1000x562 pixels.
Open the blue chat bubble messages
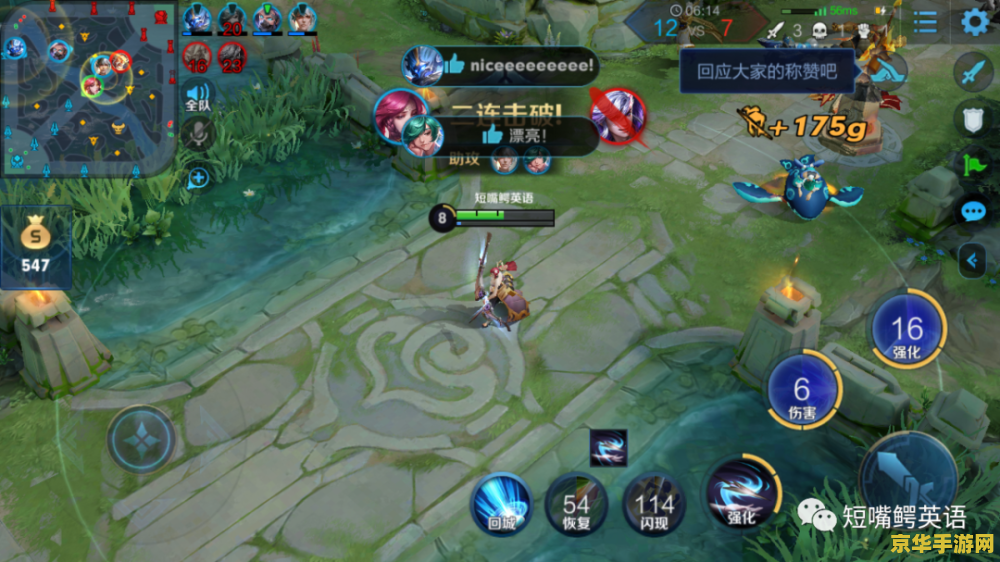pos(973,212)
